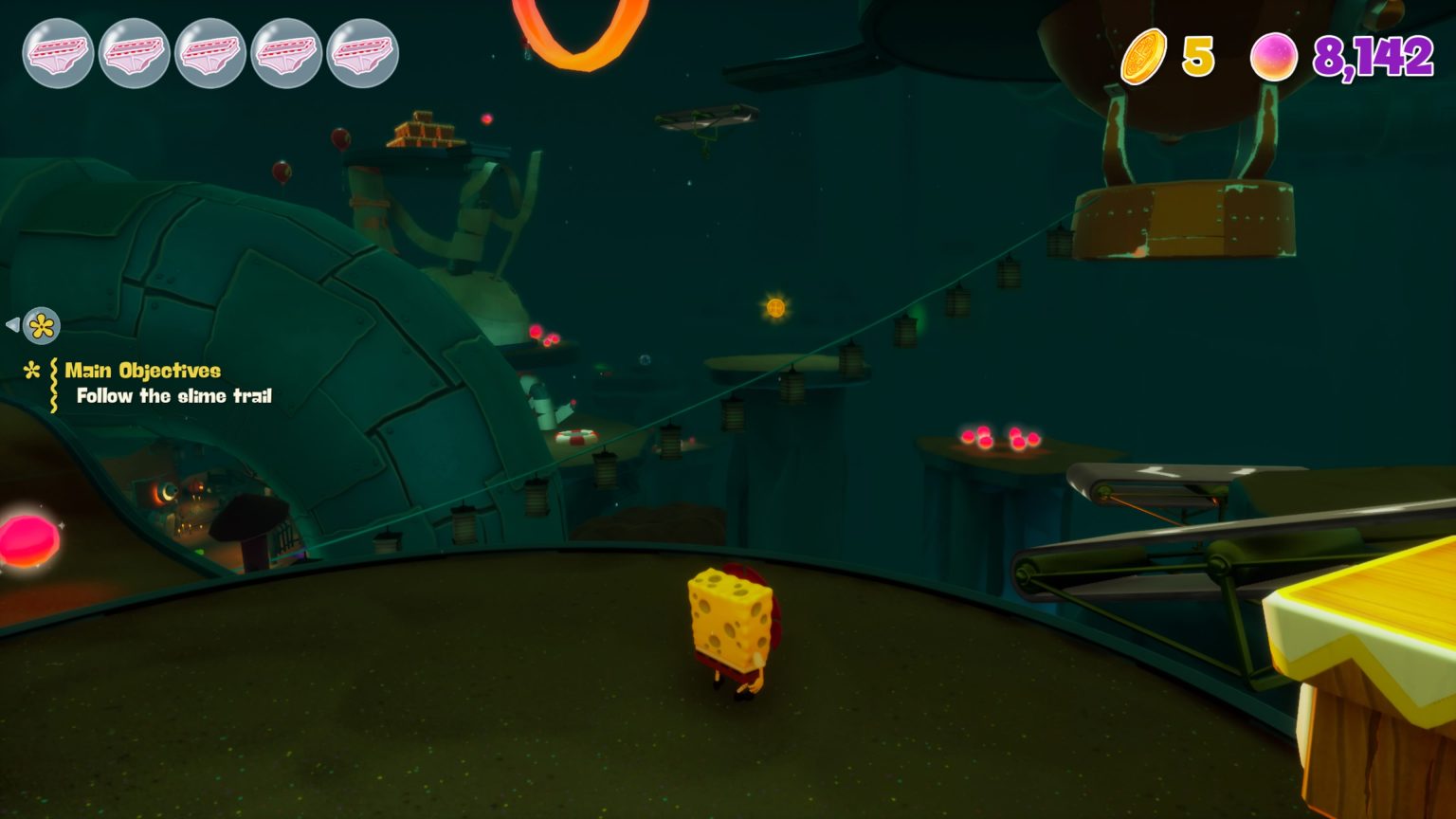Click the purple jelly currency icon

1275,57
